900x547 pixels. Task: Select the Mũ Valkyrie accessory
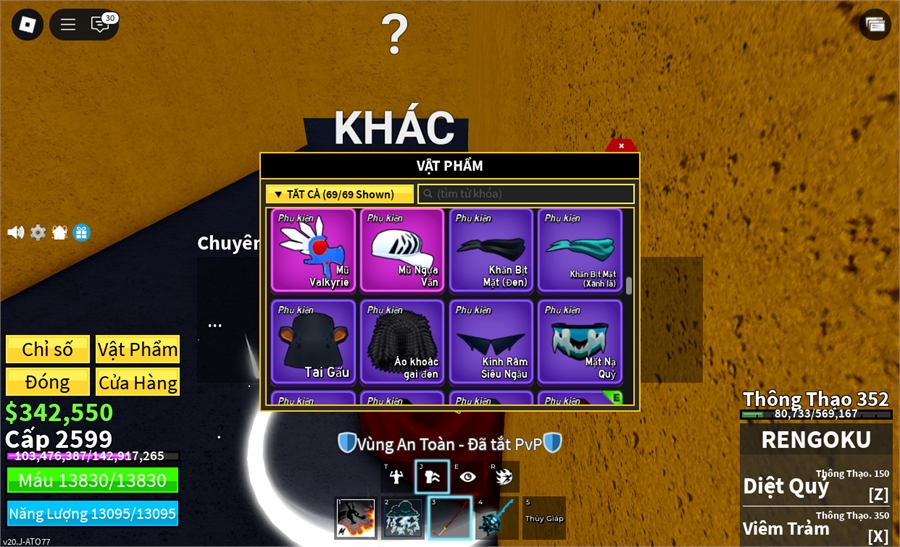click(x=313, y=250)
